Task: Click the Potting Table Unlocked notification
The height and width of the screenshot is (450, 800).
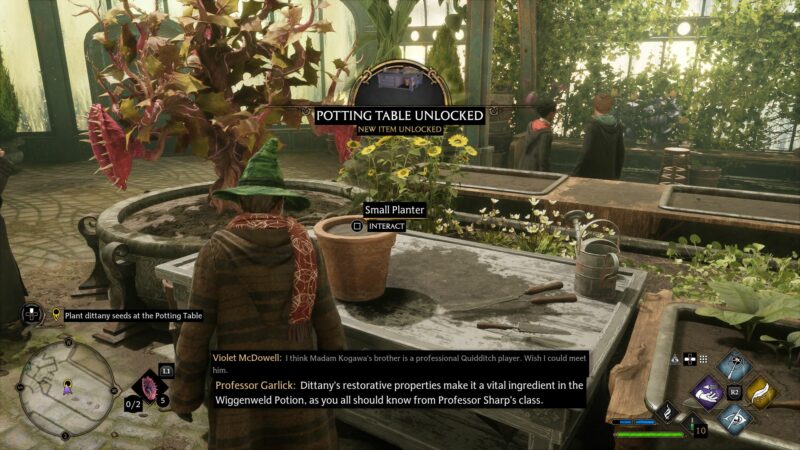Action: click(x=400, y=116)
